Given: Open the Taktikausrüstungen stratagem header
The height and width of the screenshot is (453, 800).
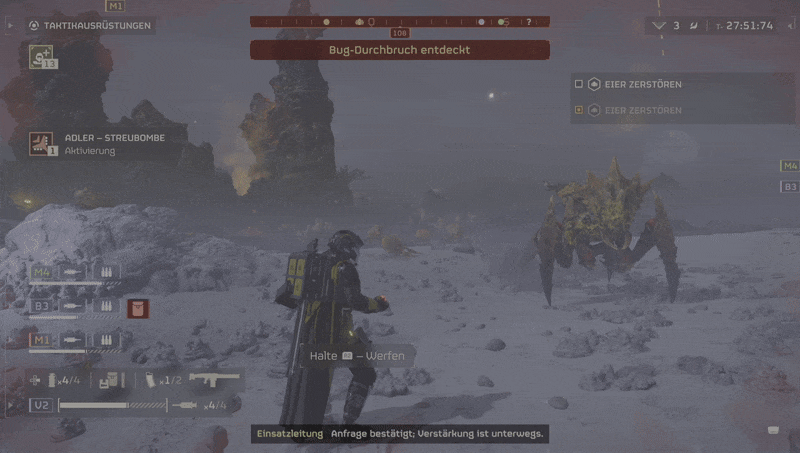Looking at the screenshot, I should point(90,25).
